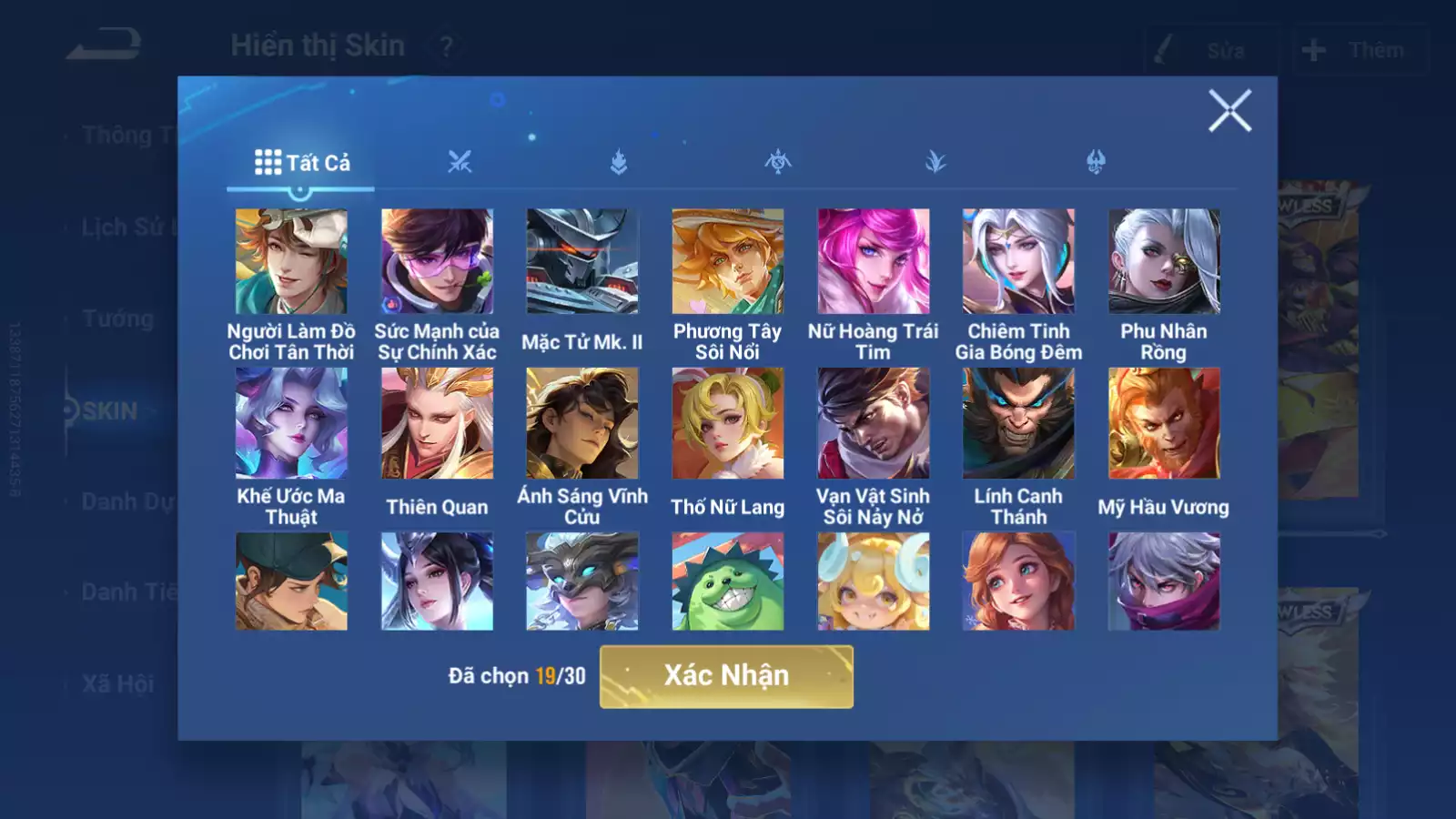Select the Mỹ Hầu Vương skin
Image resolution: width=1456 pixels, height=819 pixels.
pyautogui.click(x=1164, y=423)
